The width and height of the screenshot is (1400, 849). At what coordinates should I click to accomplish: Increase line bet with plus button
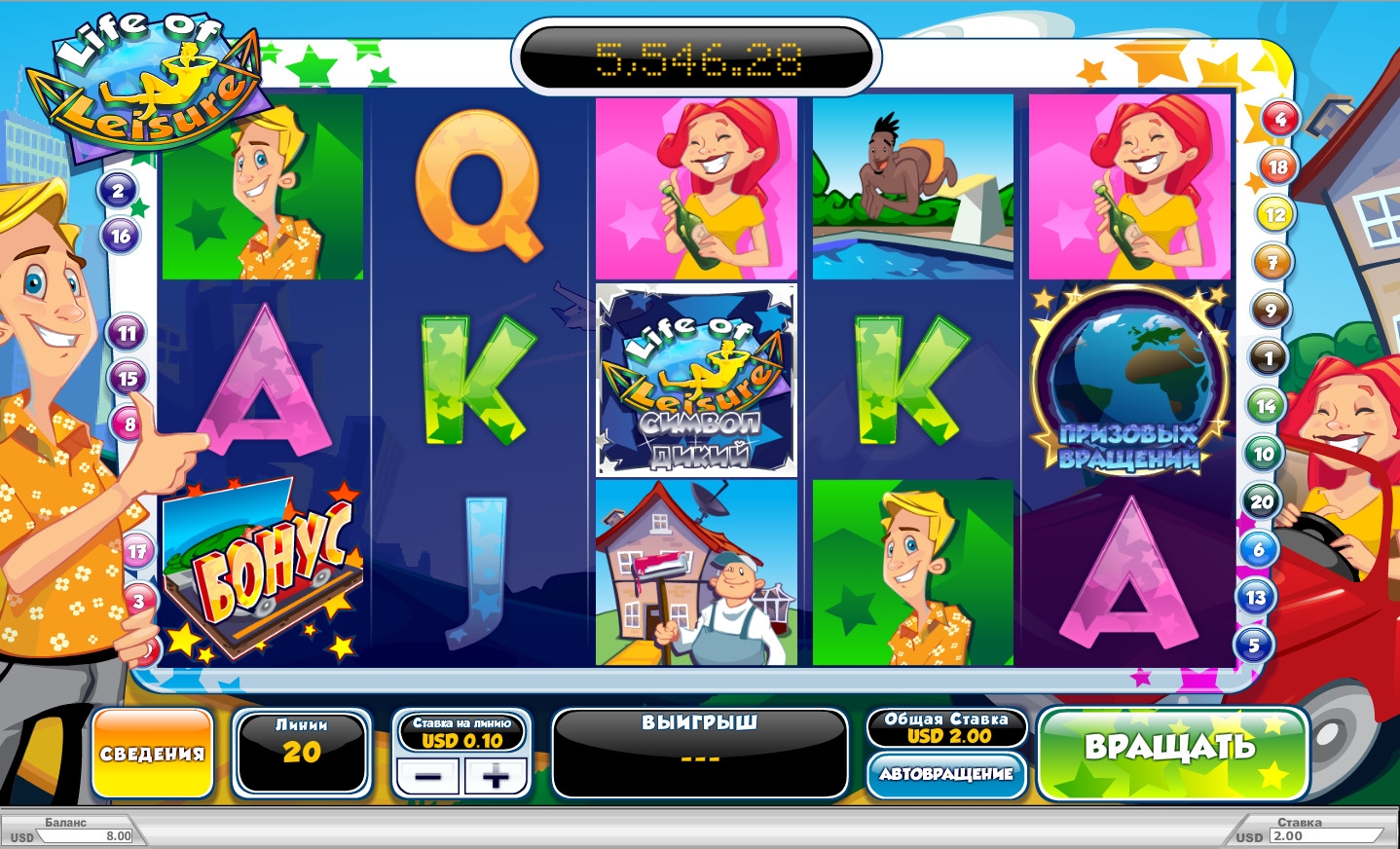496,776
